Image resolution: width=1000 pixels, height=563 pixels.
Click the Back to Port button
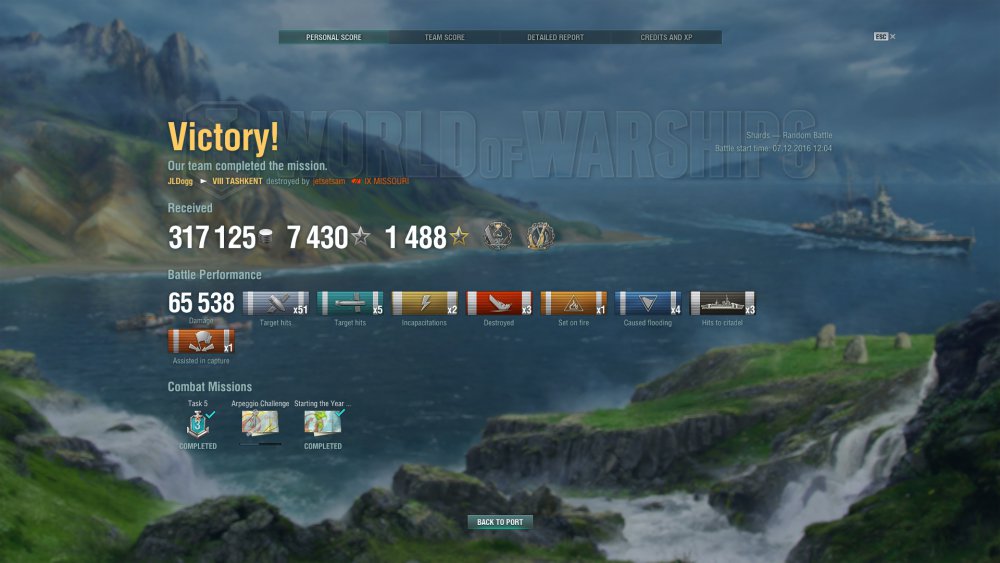500,522
